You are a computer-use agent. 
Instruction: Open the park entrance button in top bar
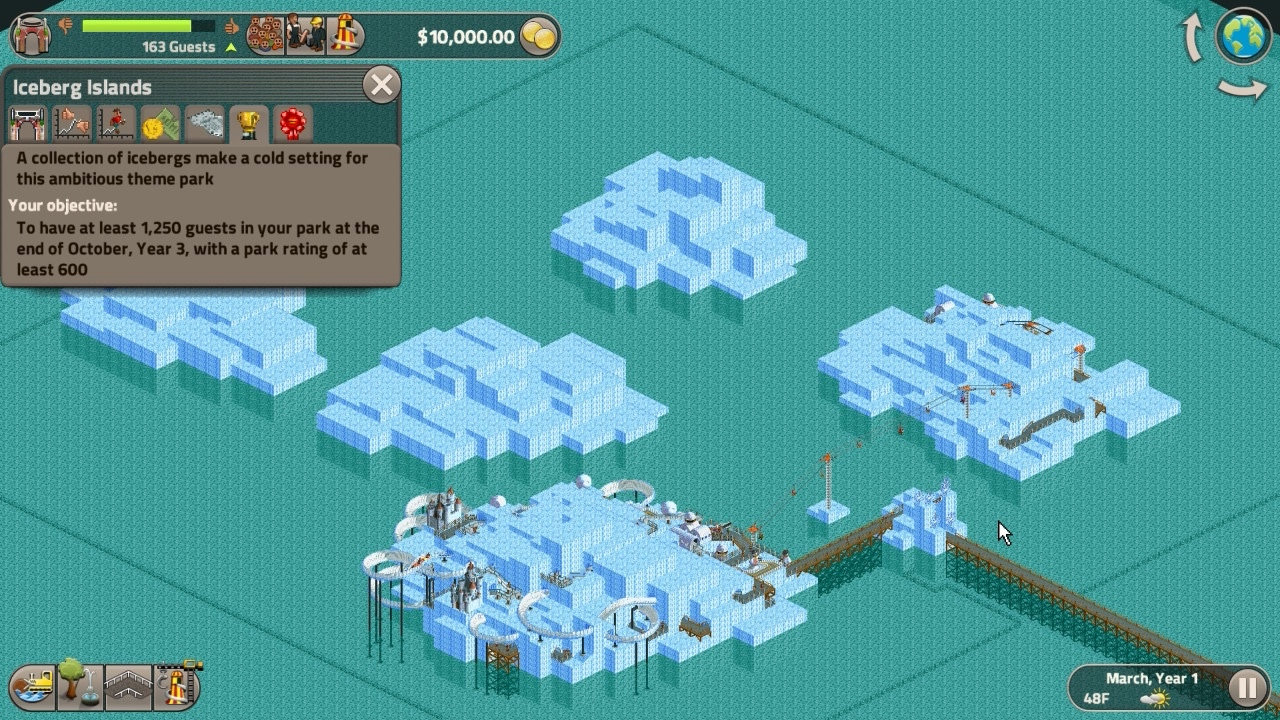[x=33, y=35]
